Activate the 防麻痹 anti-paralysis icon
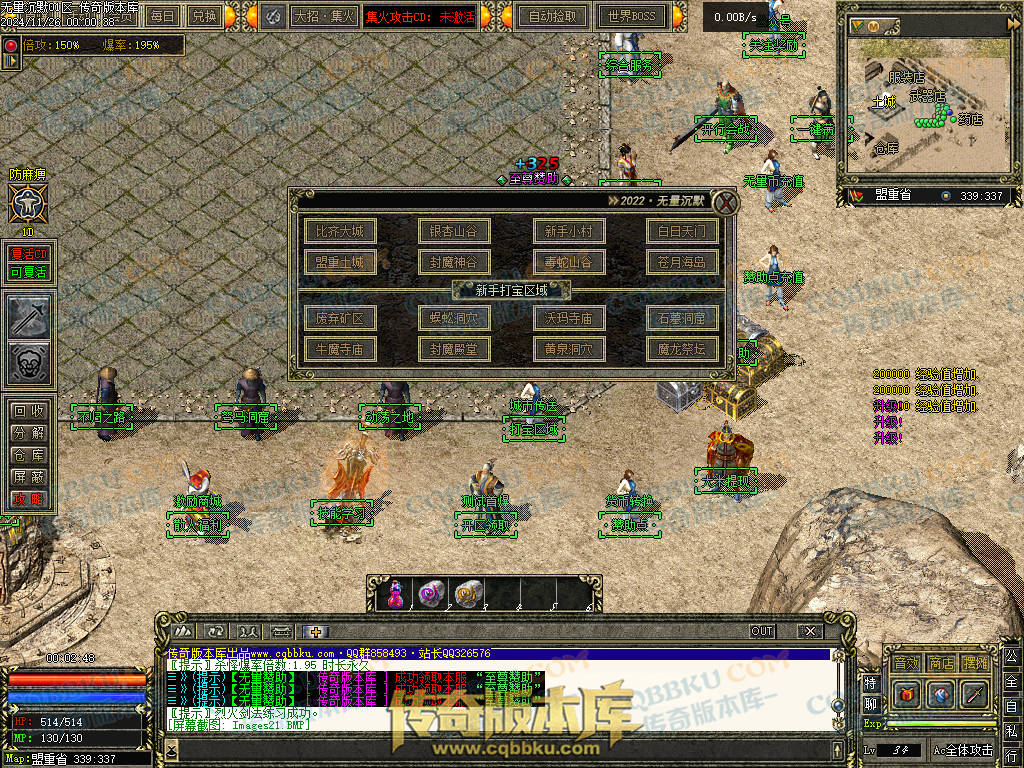This screenshot has height=768, width=1024. point(25,204)
